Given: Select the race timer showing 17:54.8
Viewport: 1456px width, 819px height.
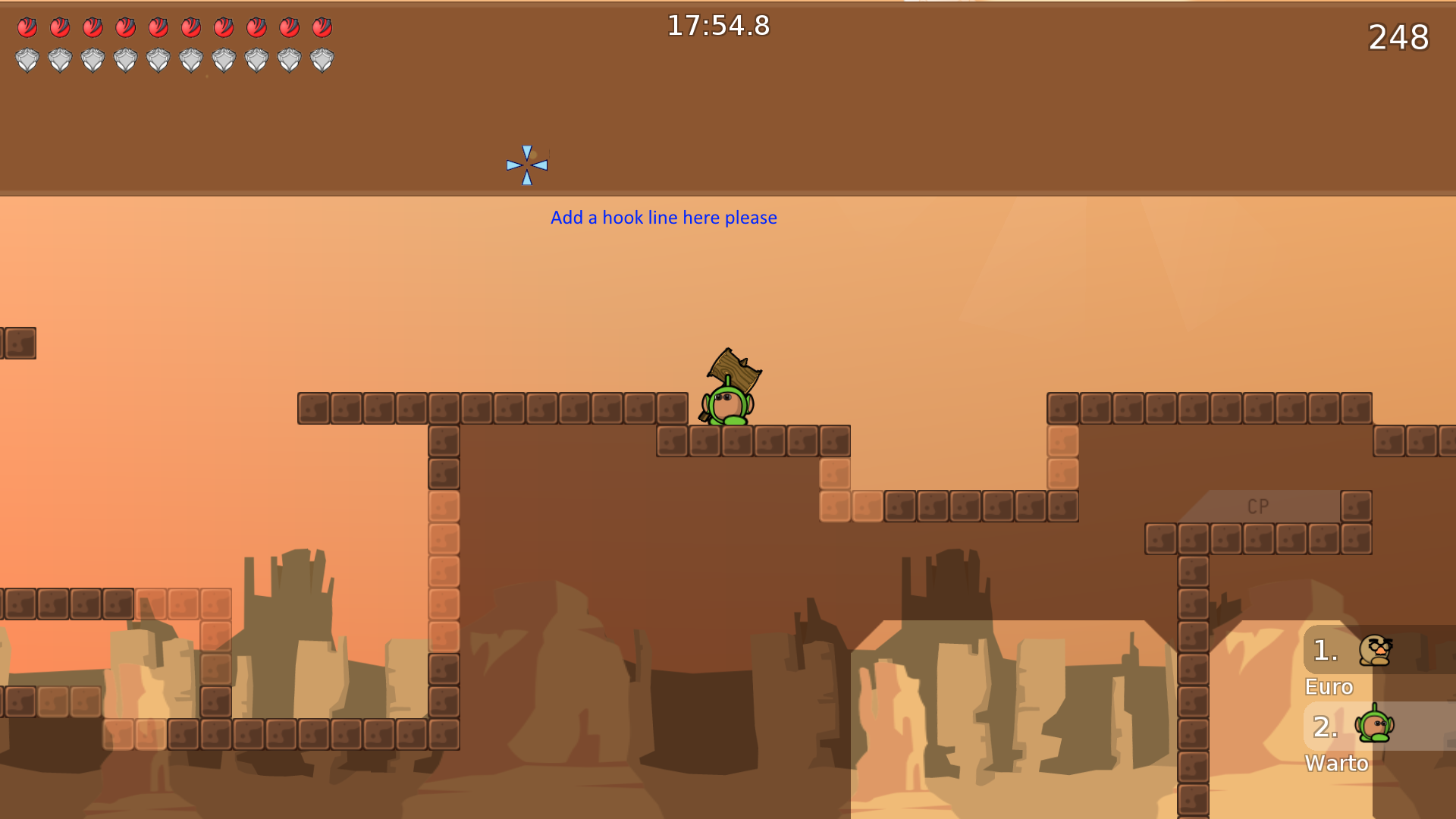Looking at the screenshot, I should (717, 26).
